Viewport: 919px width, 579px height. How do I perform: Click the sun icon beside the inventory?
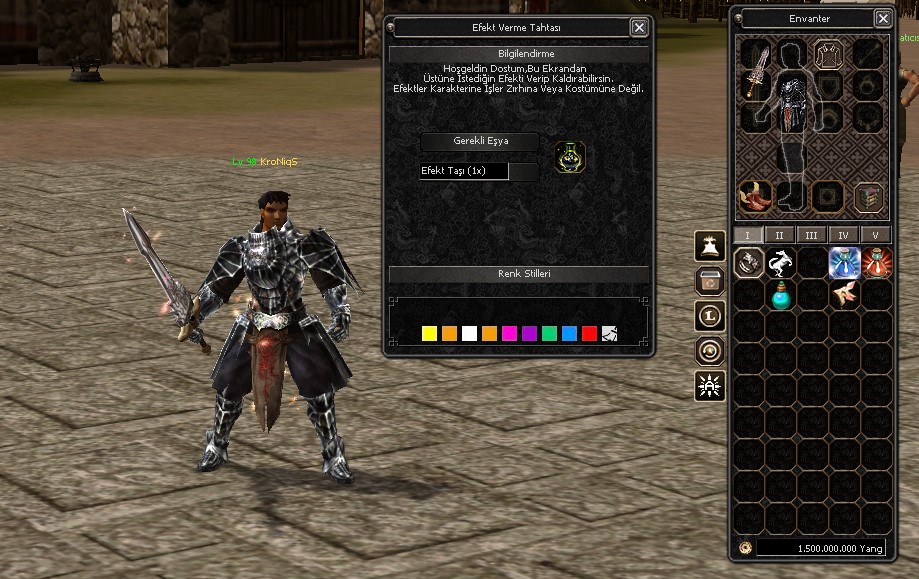[x=709, y=386]
